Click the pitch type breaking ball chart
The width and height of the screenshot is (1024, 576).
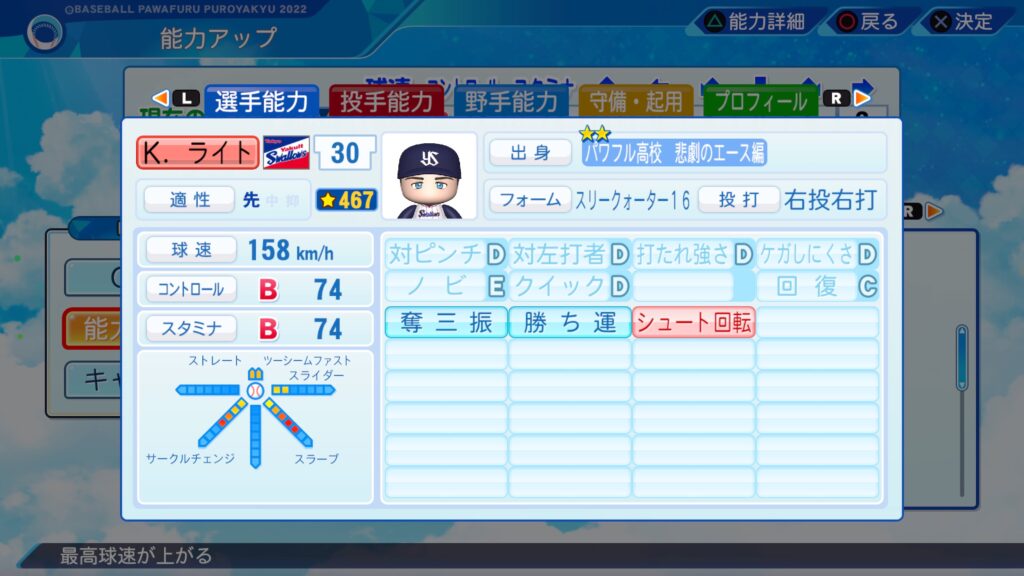pyautogui.click(x=254, y=423)
